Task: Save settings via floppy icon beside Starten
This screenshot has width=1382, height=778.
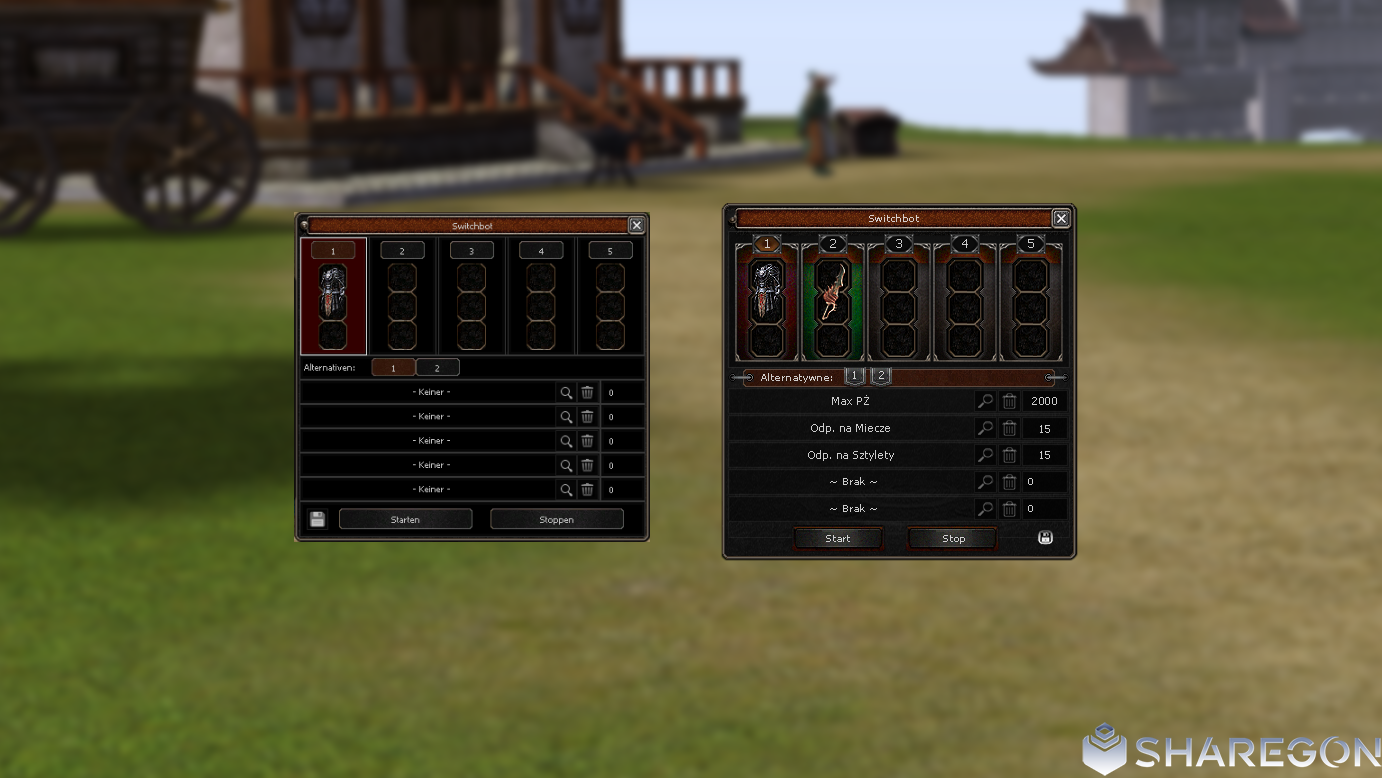Action: pyautogui.click(x=317, y=519)
